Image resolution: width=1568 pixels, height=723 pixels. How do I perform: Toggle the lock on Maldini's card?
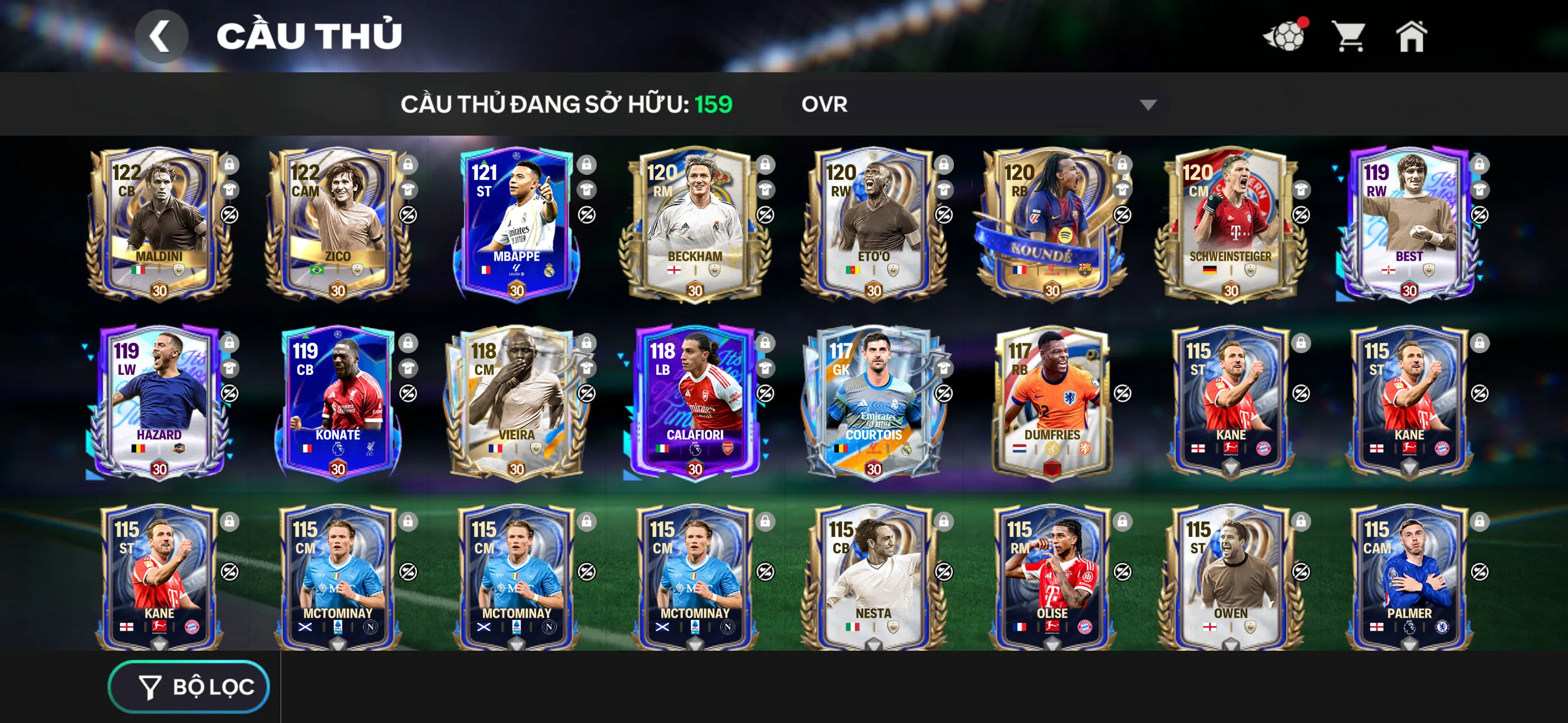click(x=230, y=165)
